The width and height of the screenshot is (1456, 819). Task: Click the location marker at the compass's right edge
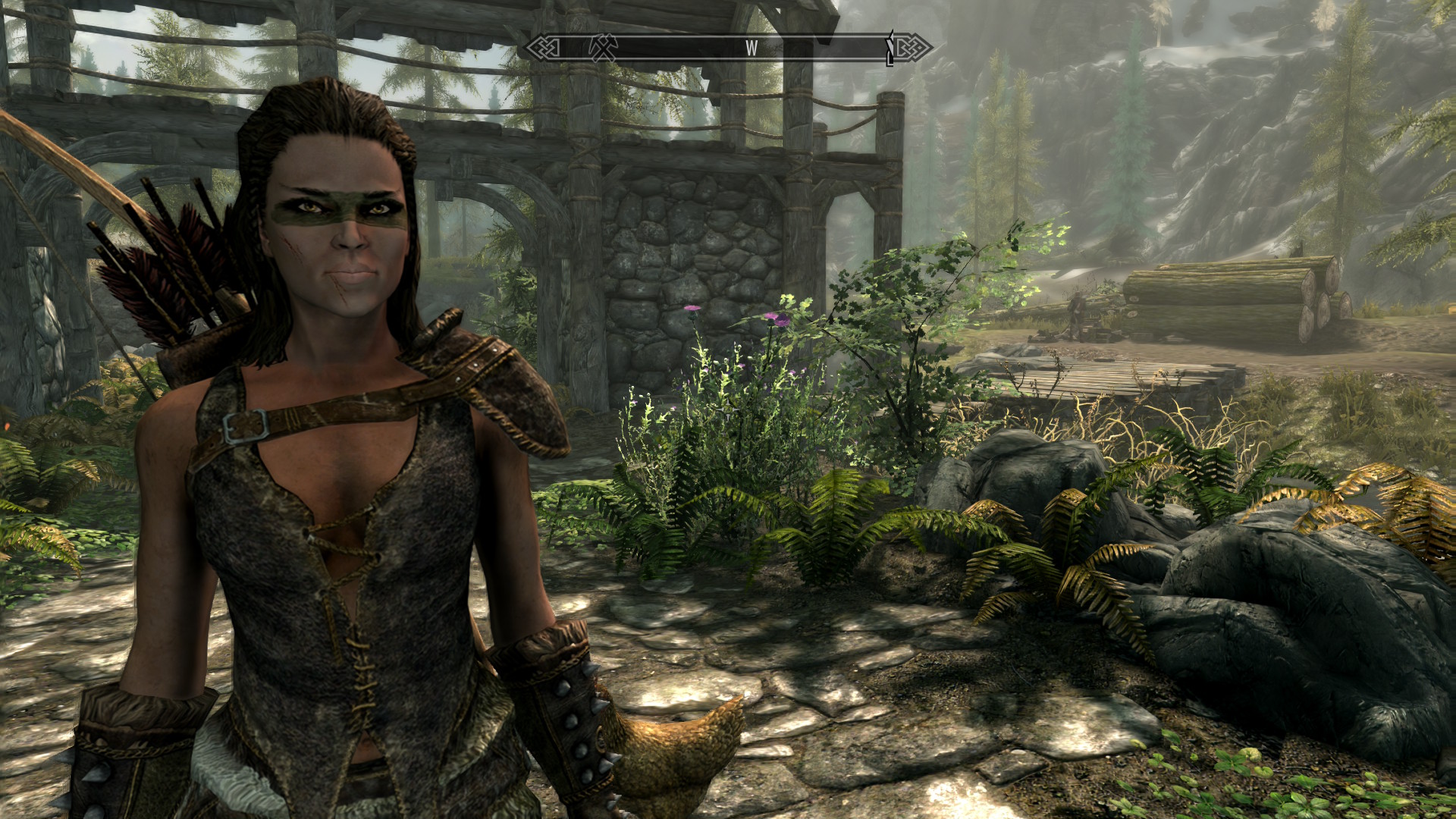[890, 49]
